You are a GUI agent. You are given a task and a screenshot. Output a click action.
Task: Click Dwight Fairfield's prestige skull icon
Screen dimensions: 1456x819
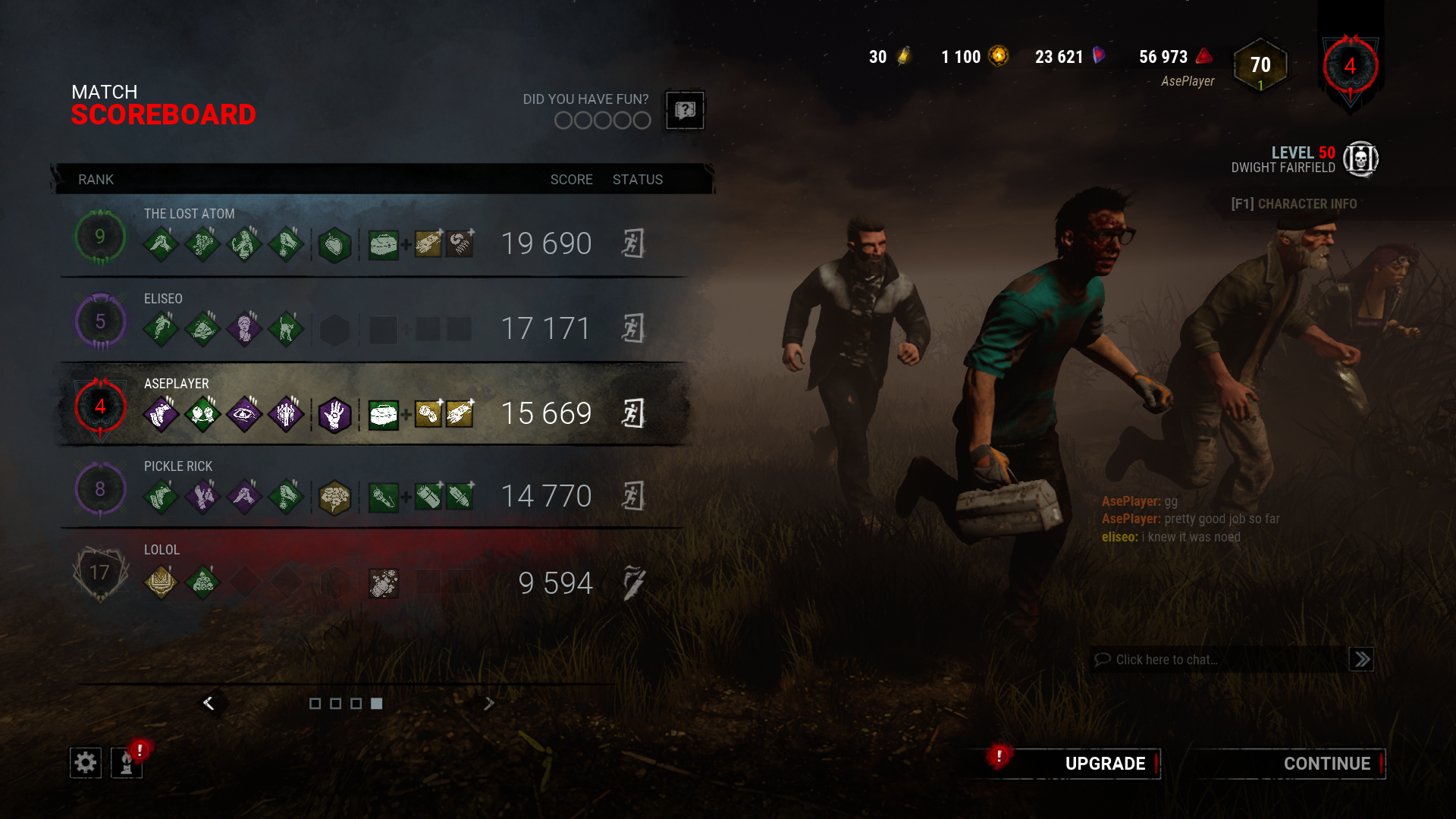click(x=1362, y=159)
